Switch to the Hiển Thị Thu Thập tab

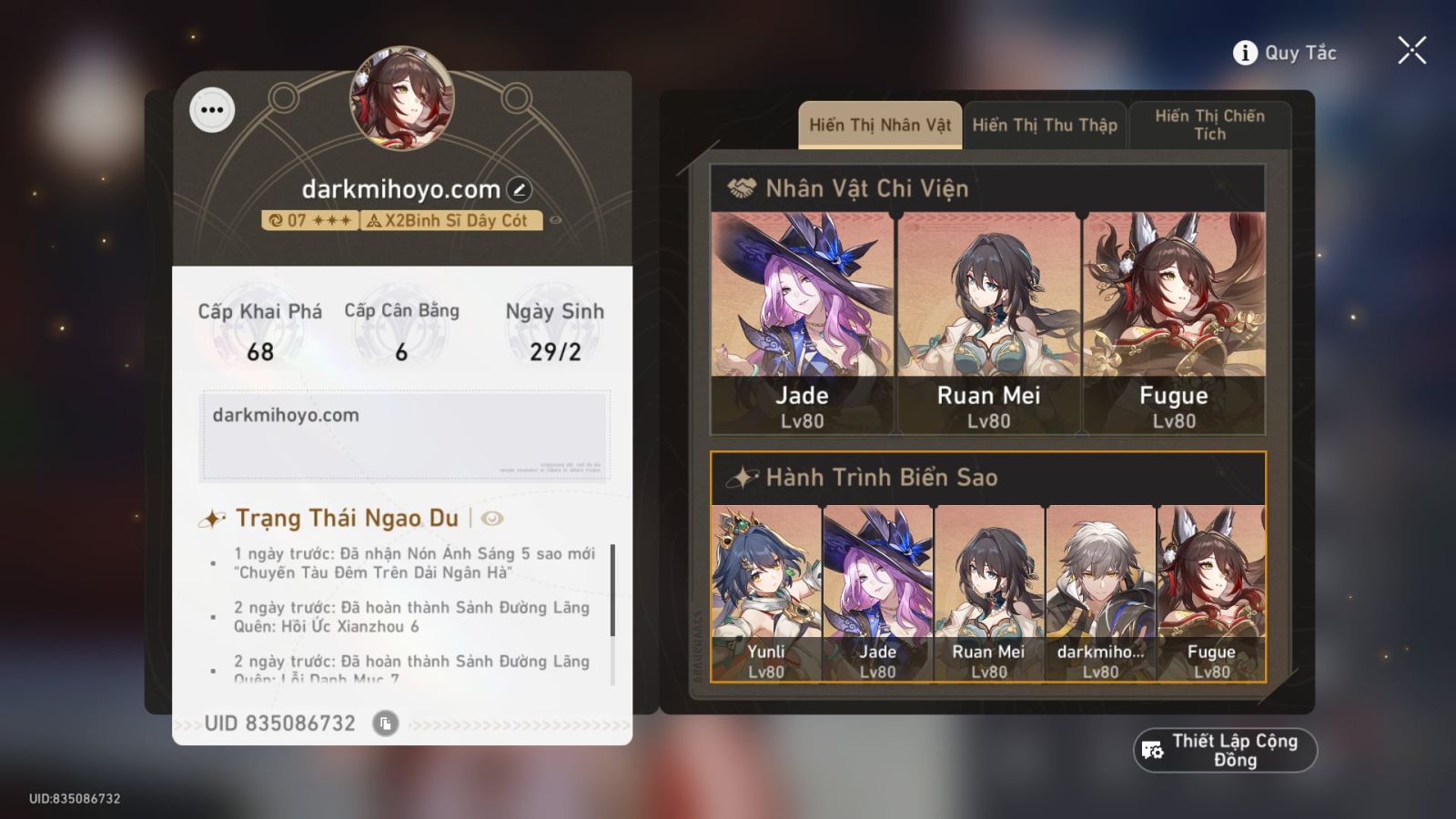pos(1045,125)
